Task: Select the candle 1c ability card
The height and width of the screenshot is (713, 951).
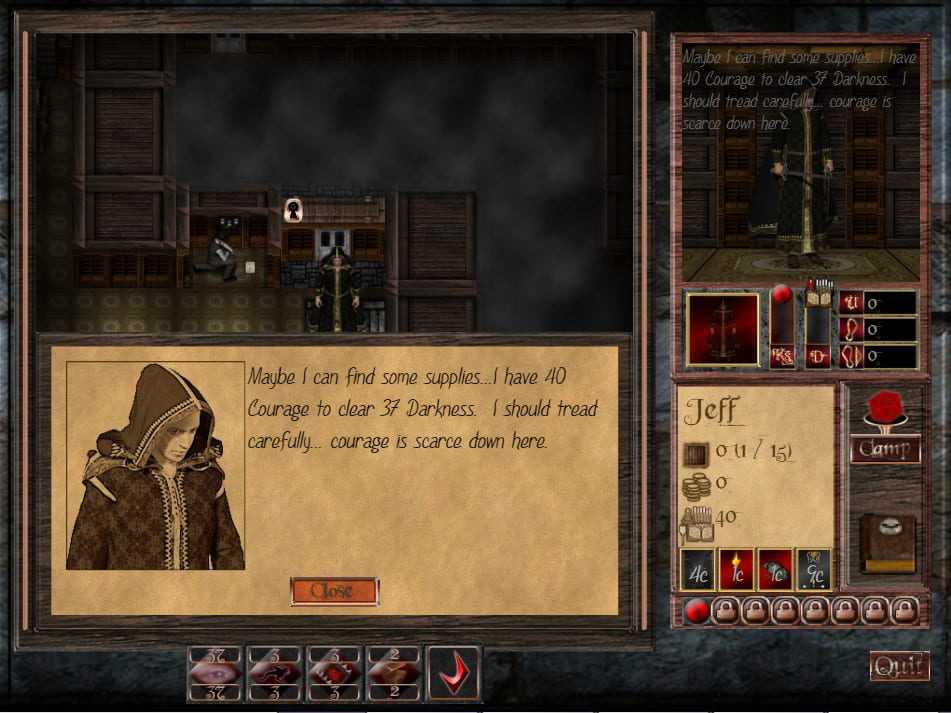Action: point(736,569)
